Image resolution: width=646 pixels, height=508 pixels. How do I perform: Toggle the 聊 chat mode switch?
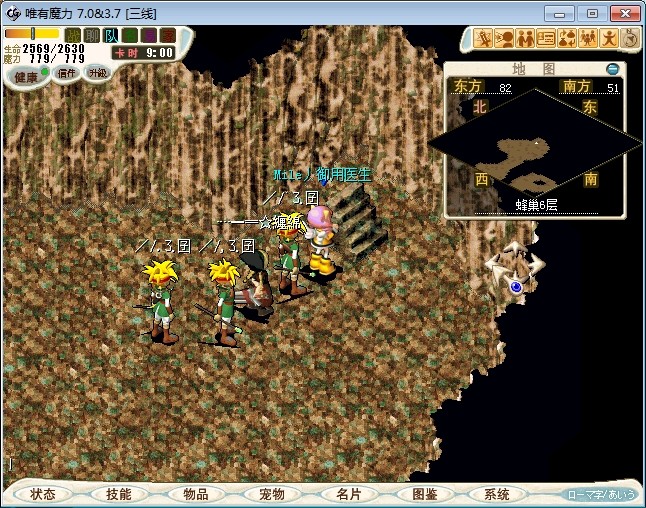[x=91, y=35]
